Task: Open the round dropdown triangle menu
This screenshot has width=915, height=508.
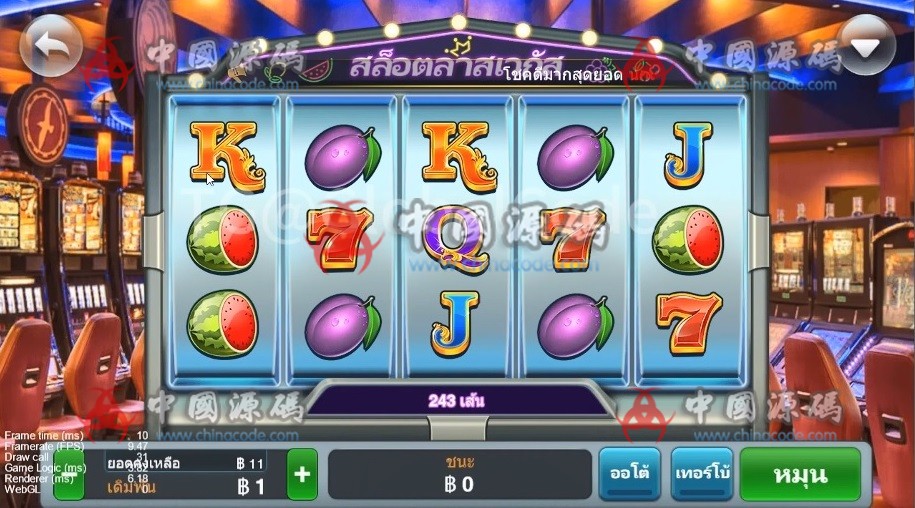Action: 866,46
